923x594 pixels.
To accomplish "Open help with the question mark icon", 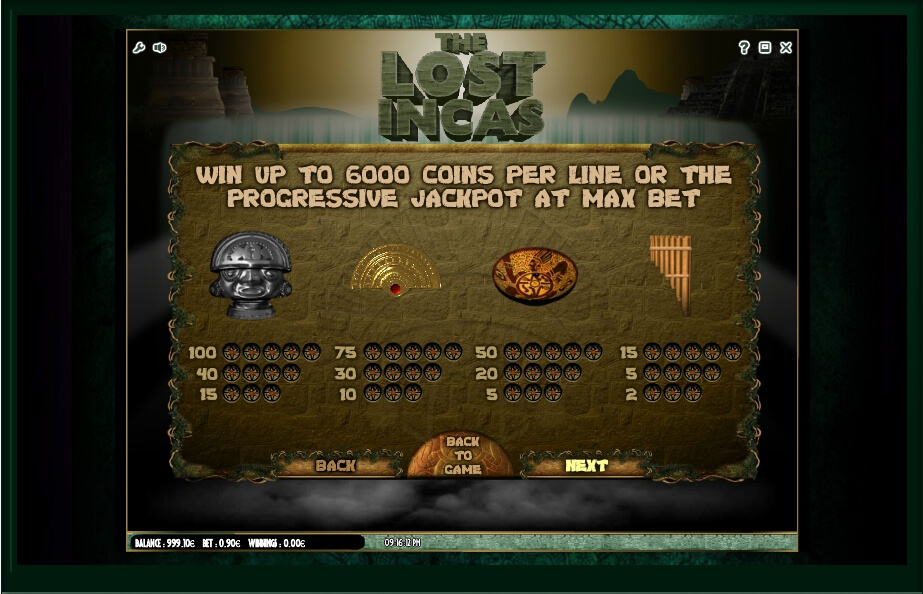I will [x=744, y=47].
